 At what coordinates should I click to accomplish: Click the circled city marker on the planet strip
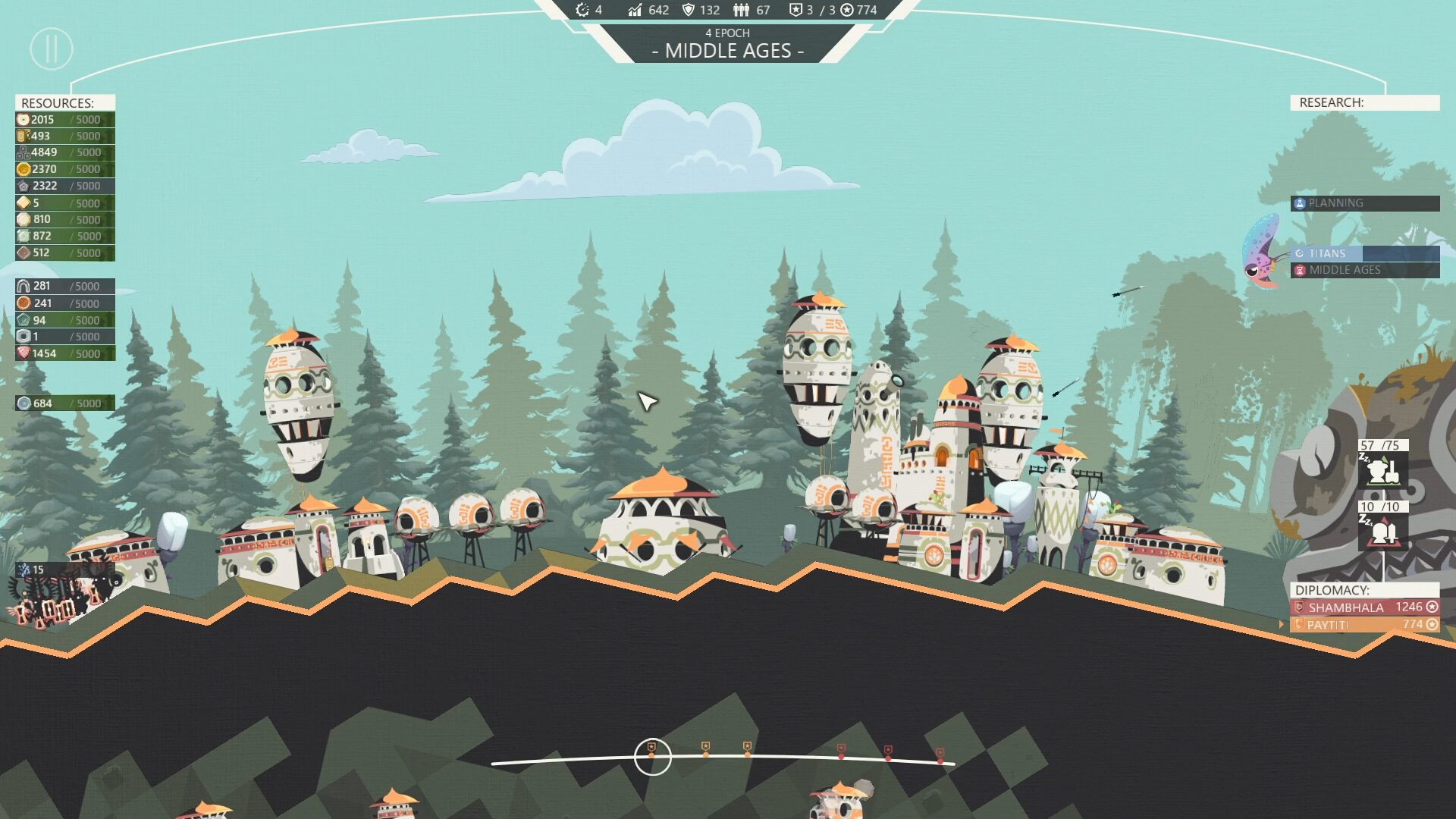pos(652,756)
